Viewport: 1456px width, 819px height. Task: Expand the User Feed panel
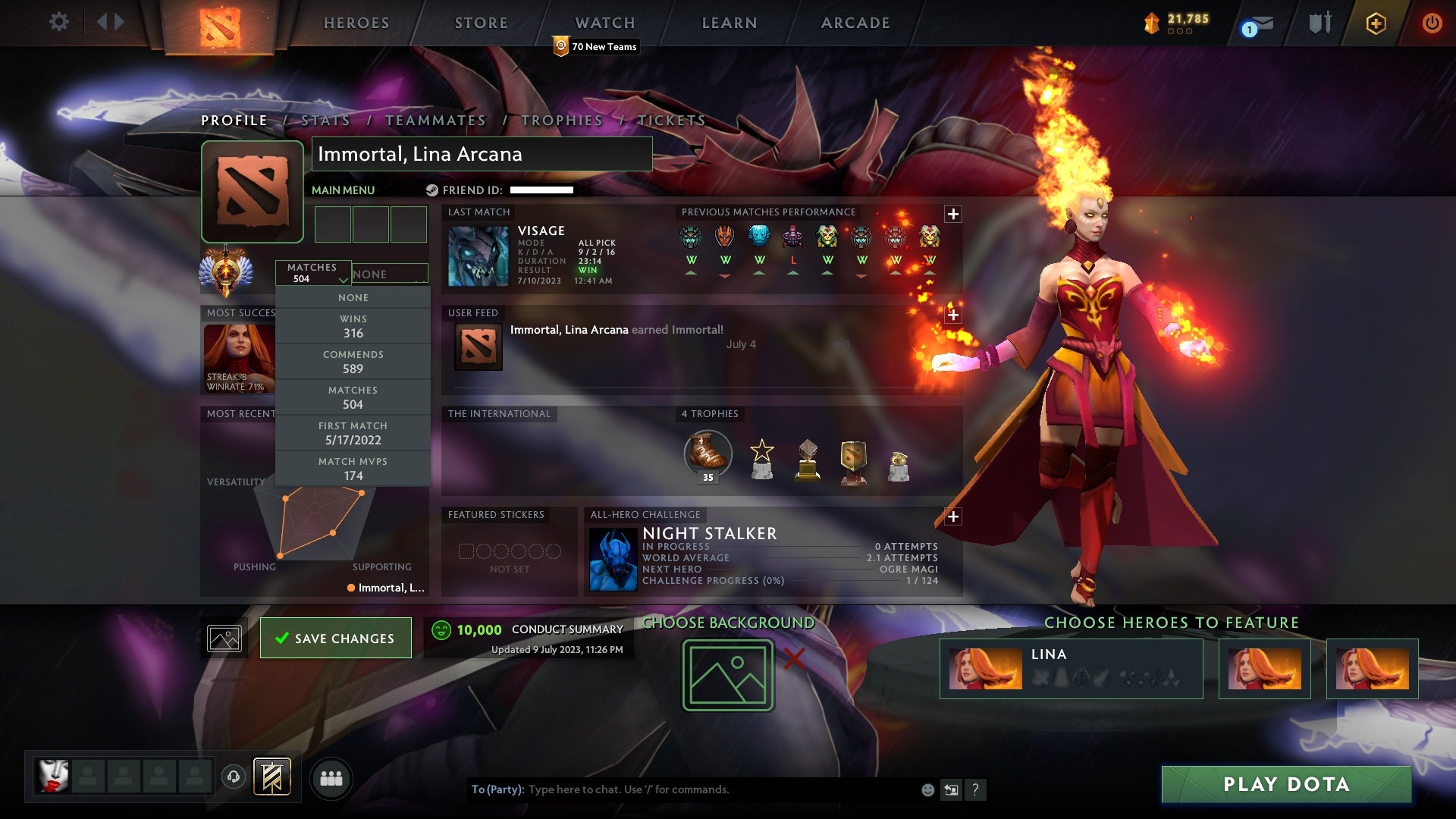click(952, 312)
